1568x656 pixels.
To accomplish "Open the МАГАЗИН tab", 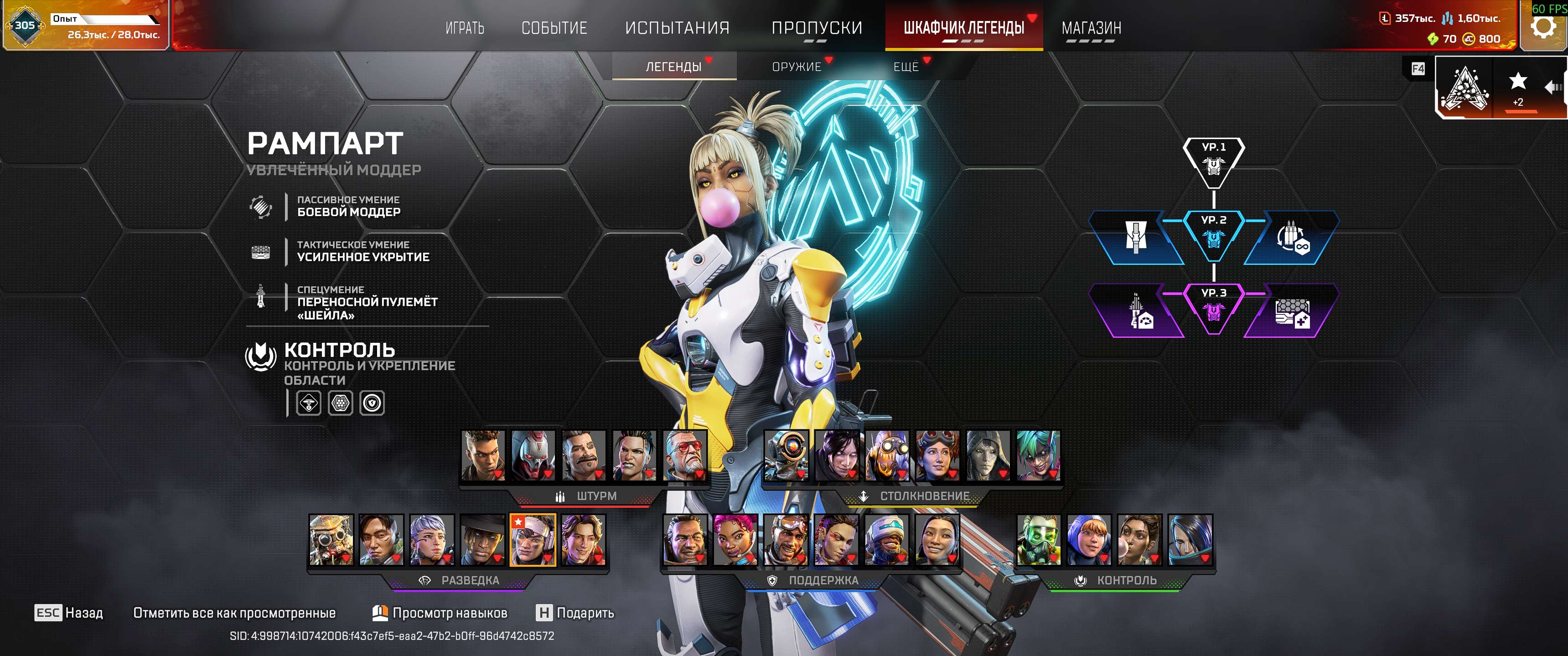I will click(x=1091, y=28).
